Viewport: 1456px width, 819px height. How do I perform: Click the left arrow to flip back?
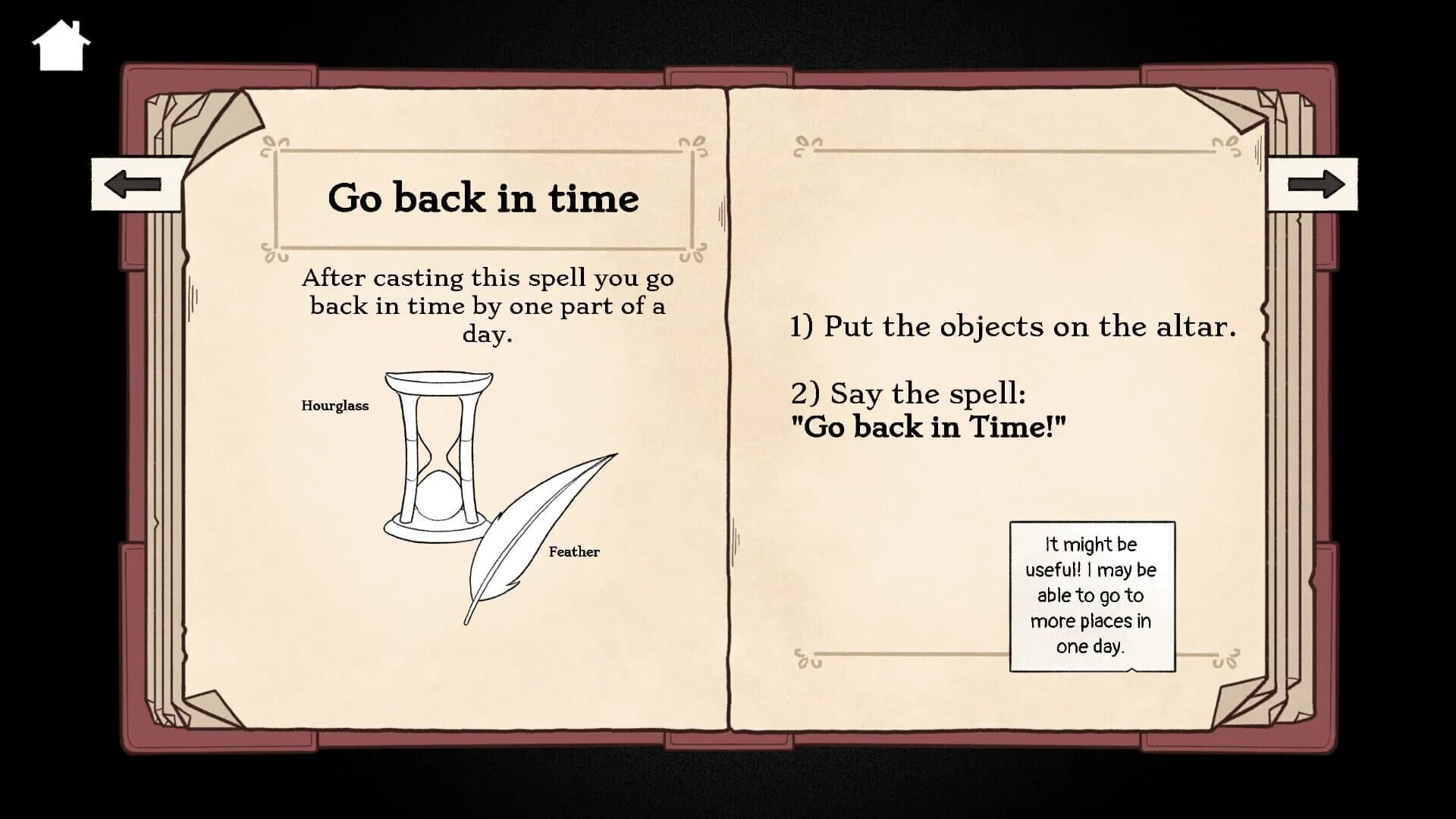pos(135,183)
